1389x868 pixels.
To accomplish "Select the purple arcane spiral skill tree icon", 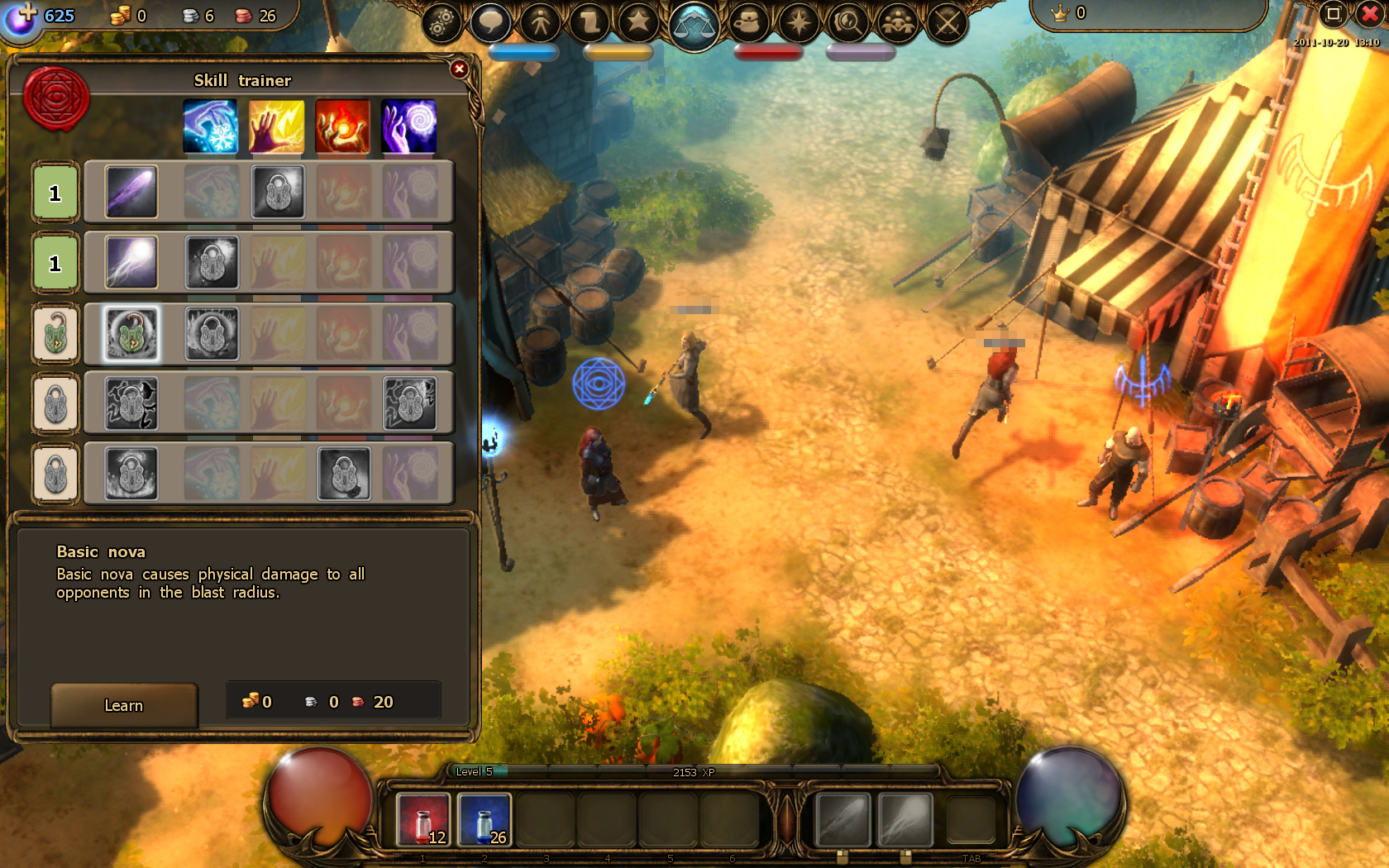I will click(x=408, y=126).
